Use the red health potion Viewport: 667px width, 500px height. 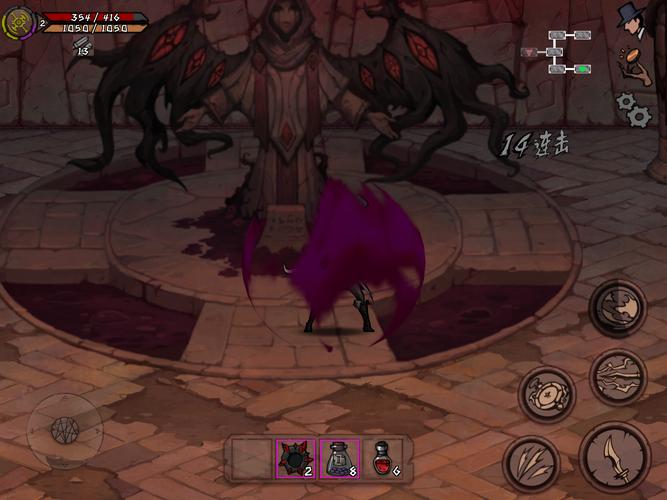coord(382,459)
